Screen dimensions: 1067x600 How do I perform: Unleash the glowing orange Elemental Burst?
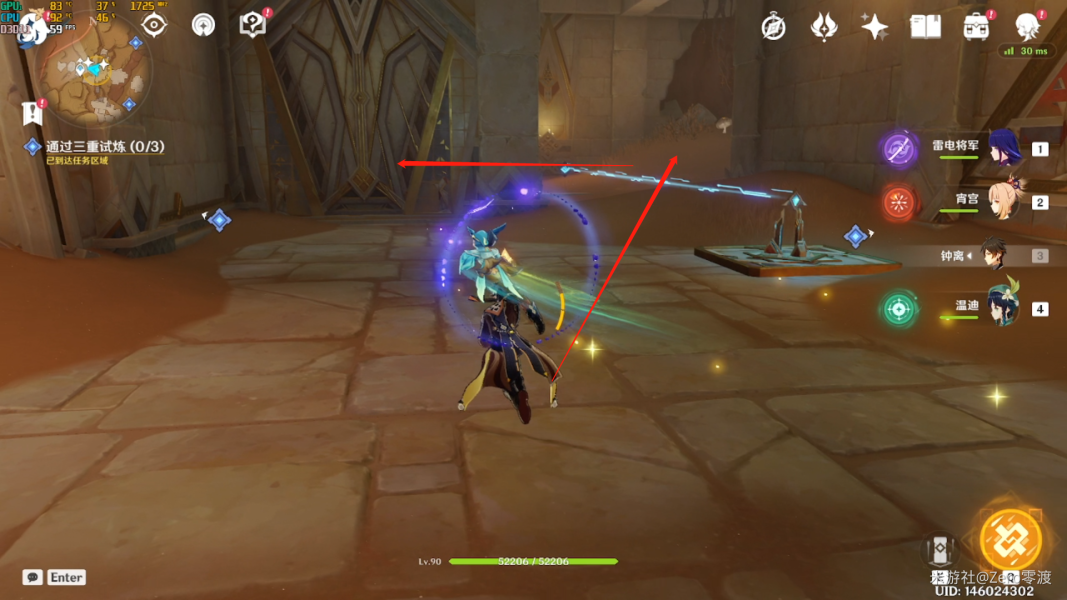pyautogui.click(x=1010, y=540)
